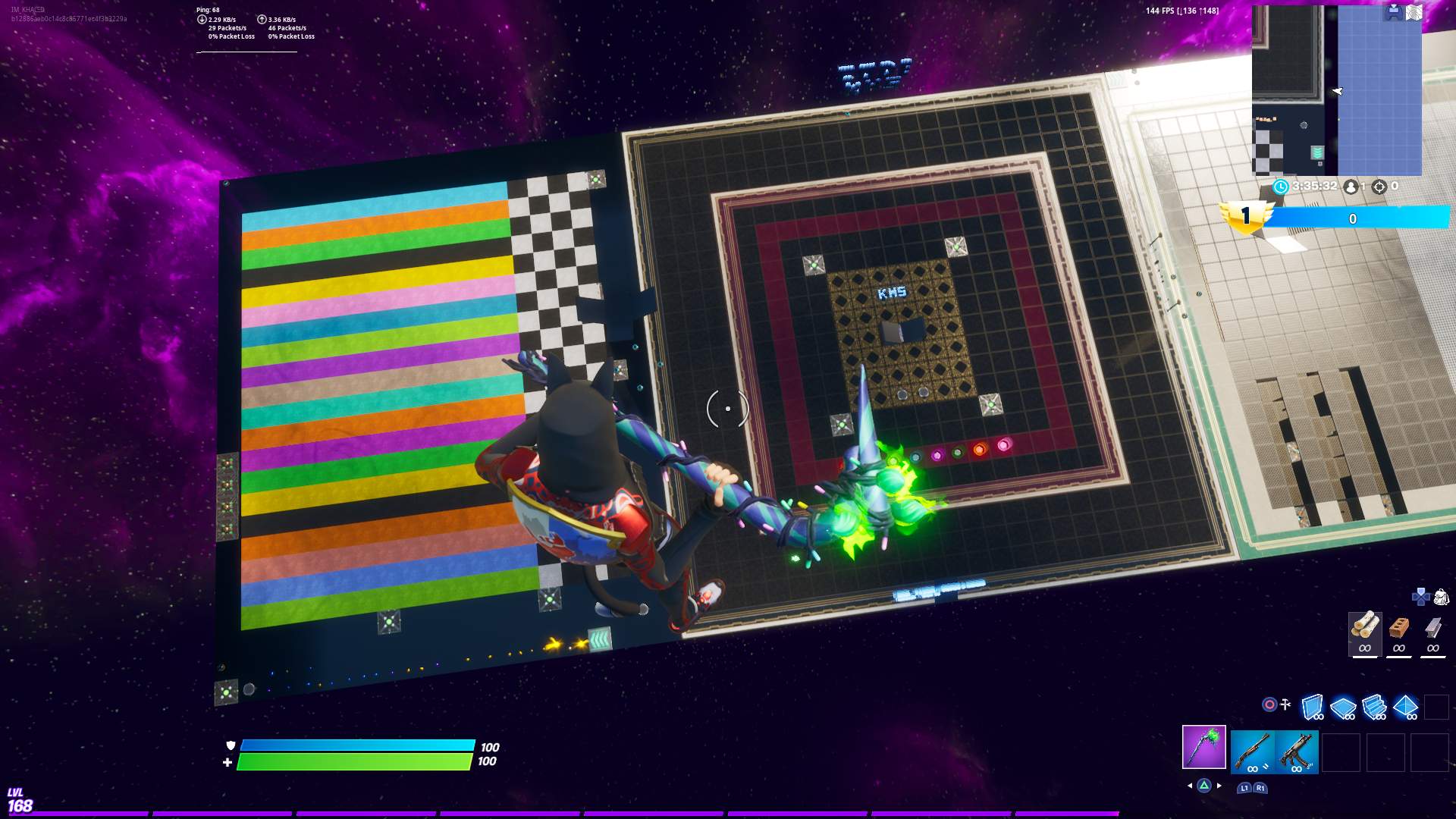
Task: Select the purple pickaxe slot
Action: pyautogui.click(x=1203, y=747)
